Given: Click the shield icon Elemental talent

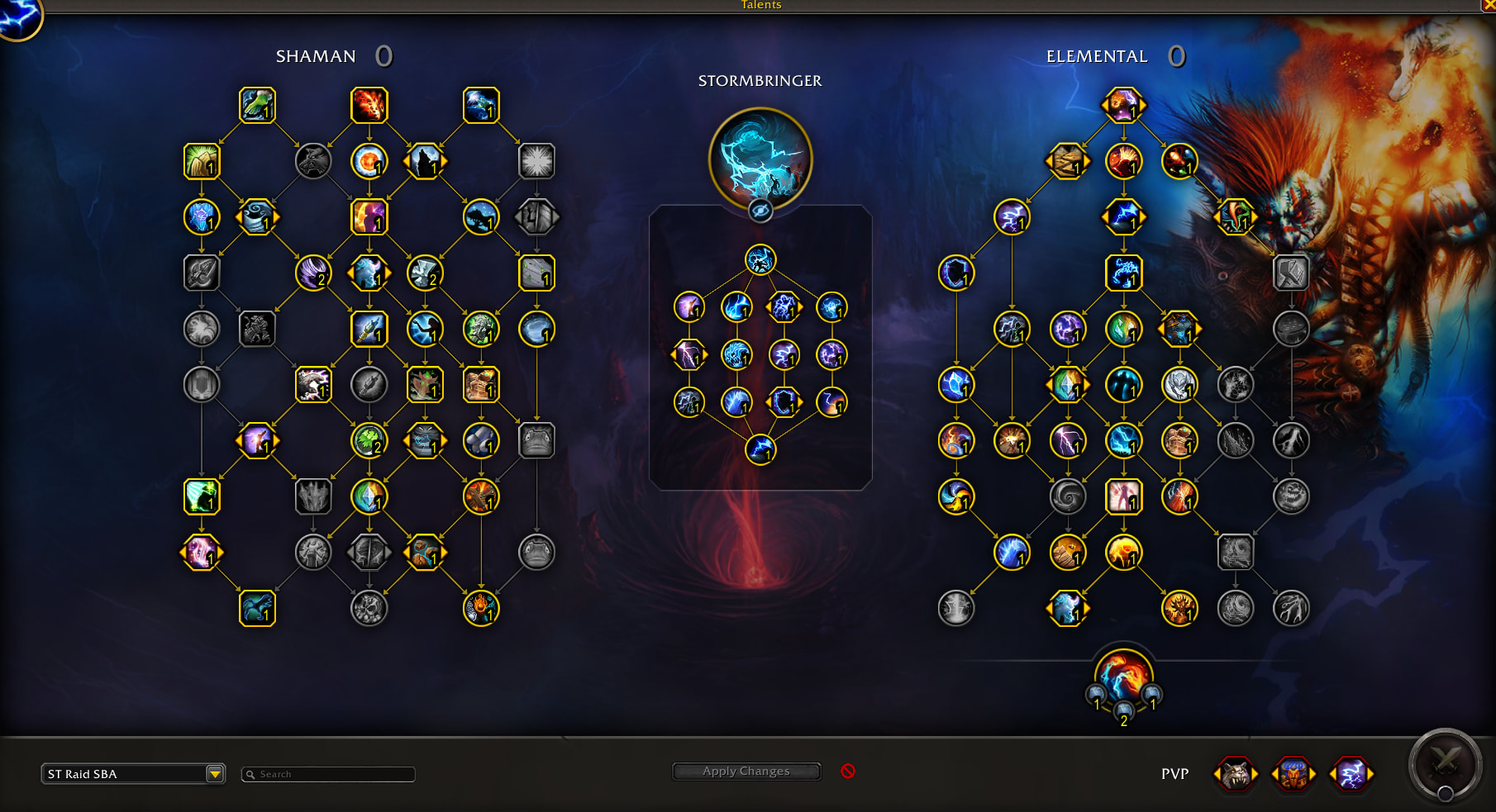Looking at the screenshot, I should [x=956, y=273].
